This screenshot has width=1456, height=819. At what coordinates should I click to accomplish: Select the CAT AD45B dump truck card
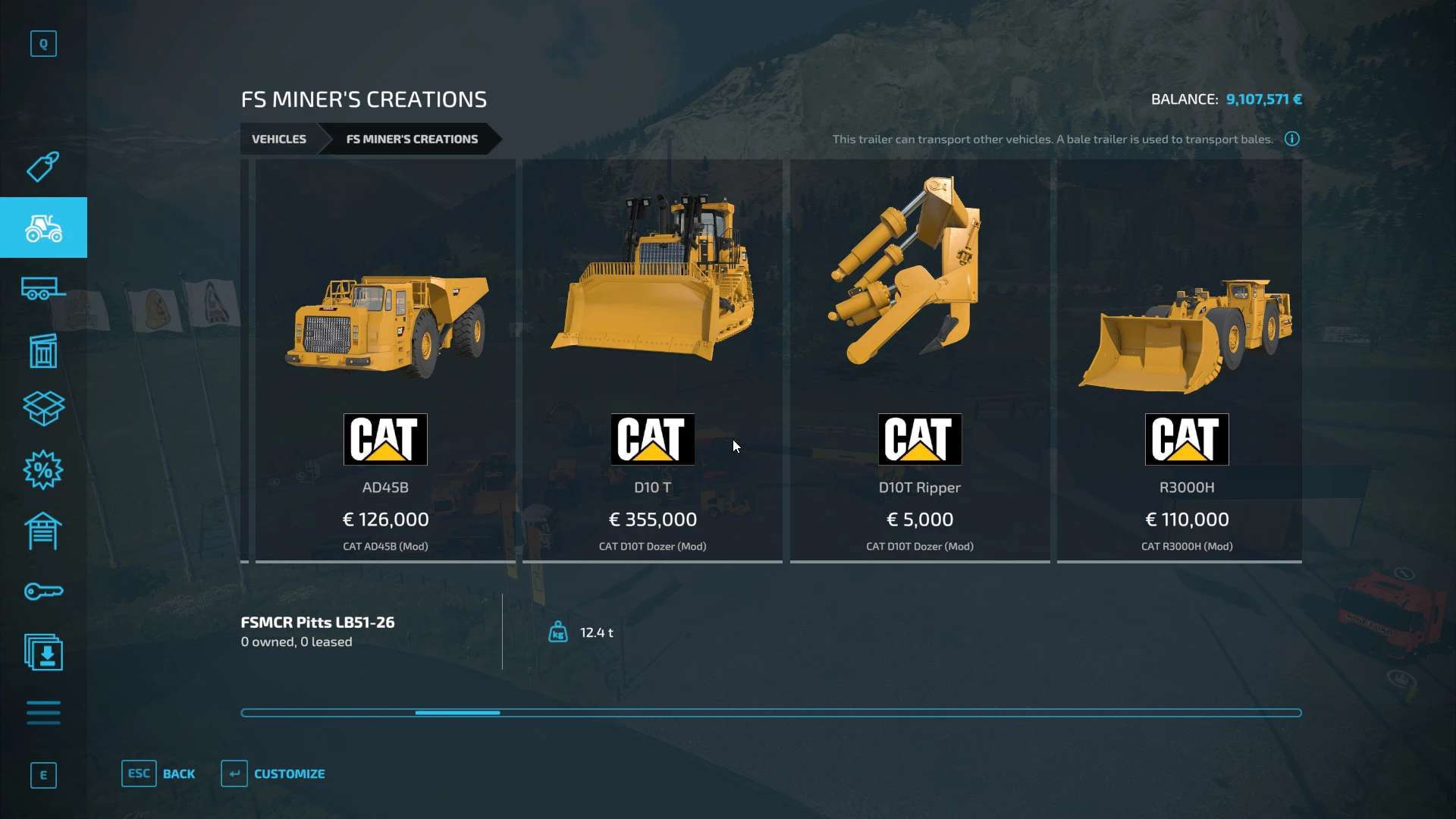pyautogui.click(x=385, y=356)
